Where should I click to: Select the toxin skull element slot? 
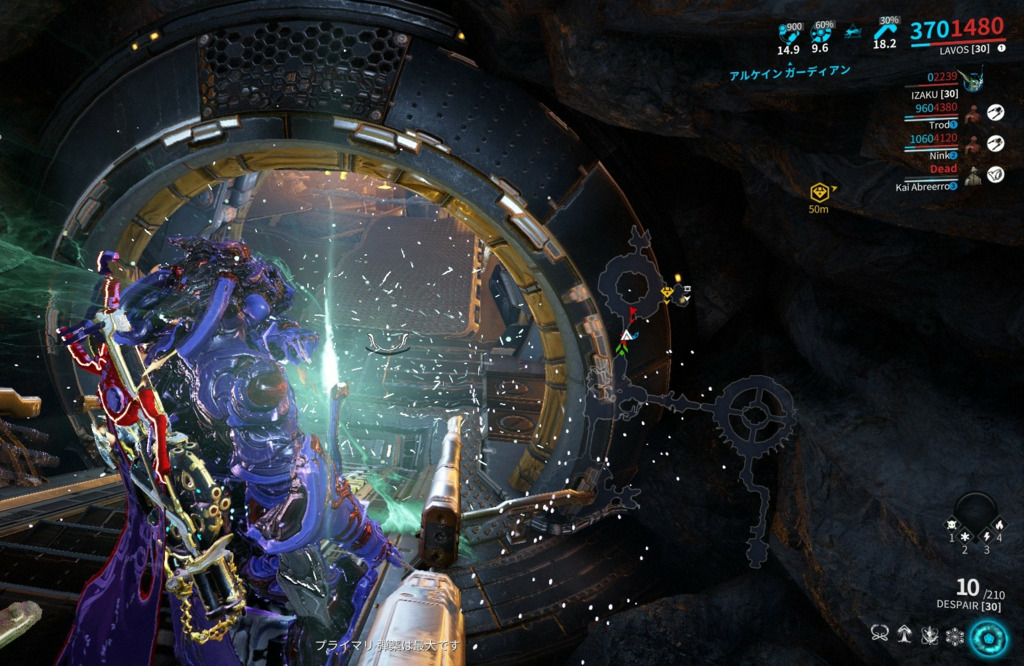(952, 524)
